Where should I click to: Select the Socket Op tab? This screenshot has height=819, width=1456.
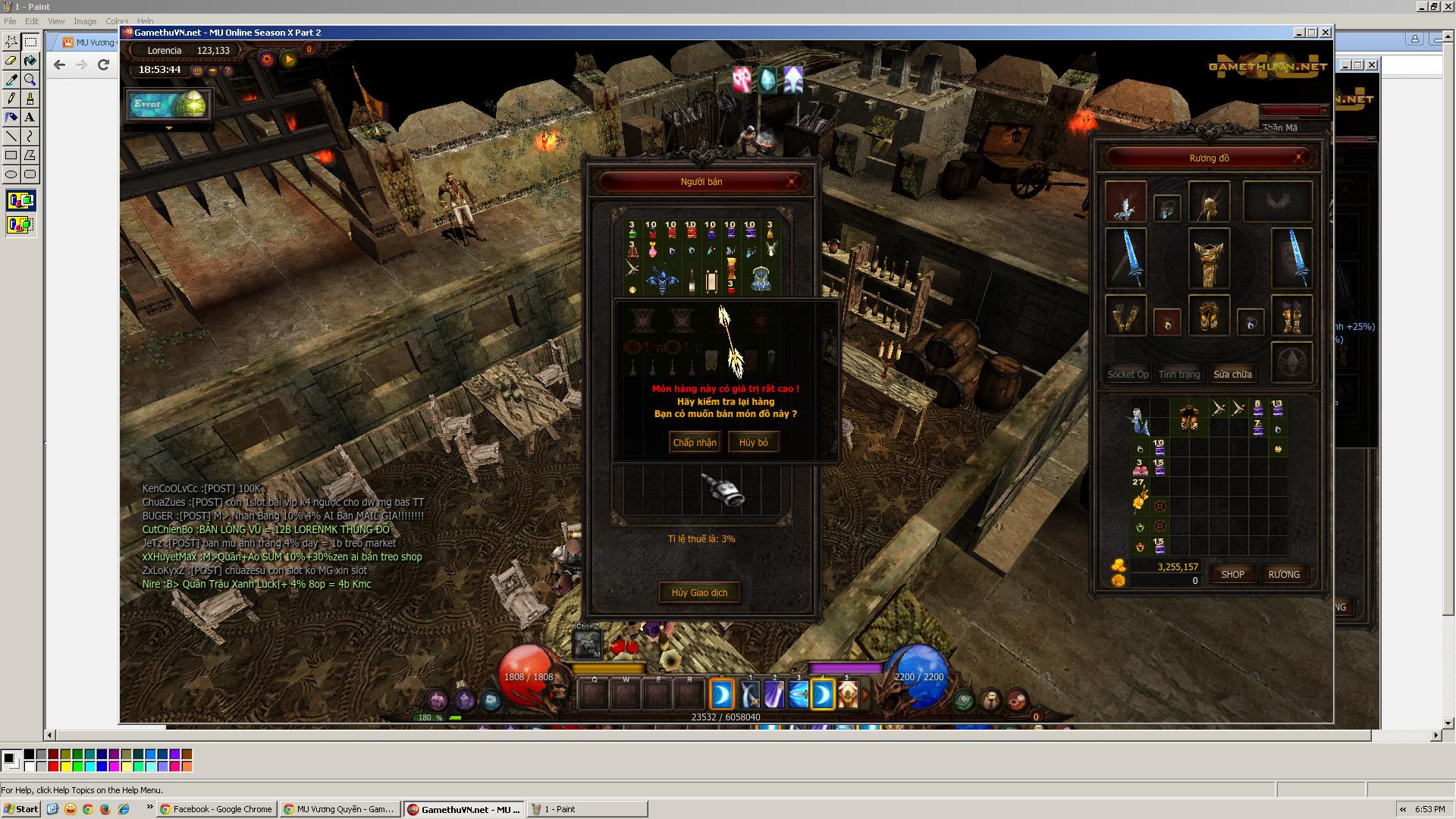[x=1128, y=374]
